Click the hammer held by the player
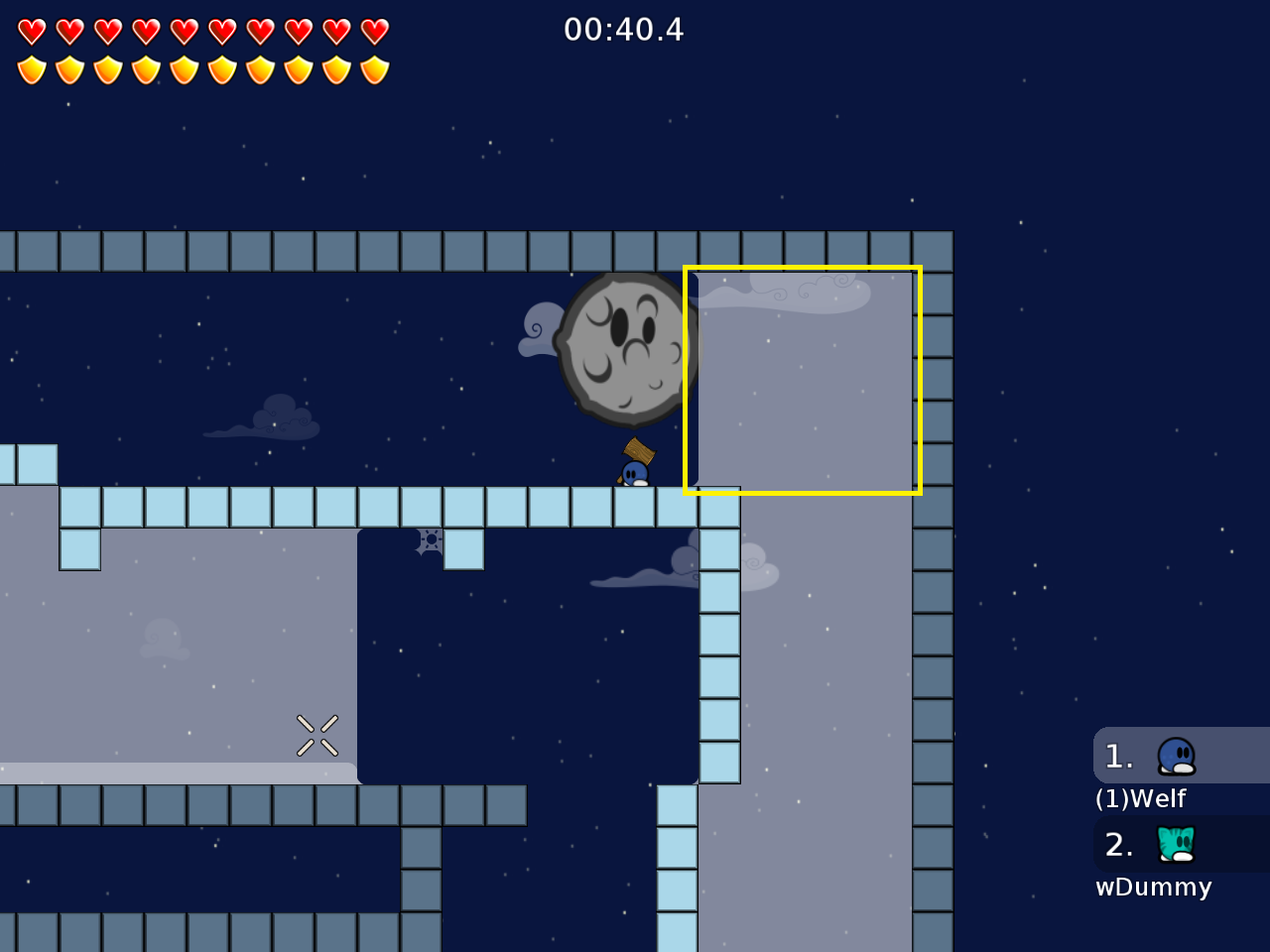The image size is (1270, 952). coord(640,452)
